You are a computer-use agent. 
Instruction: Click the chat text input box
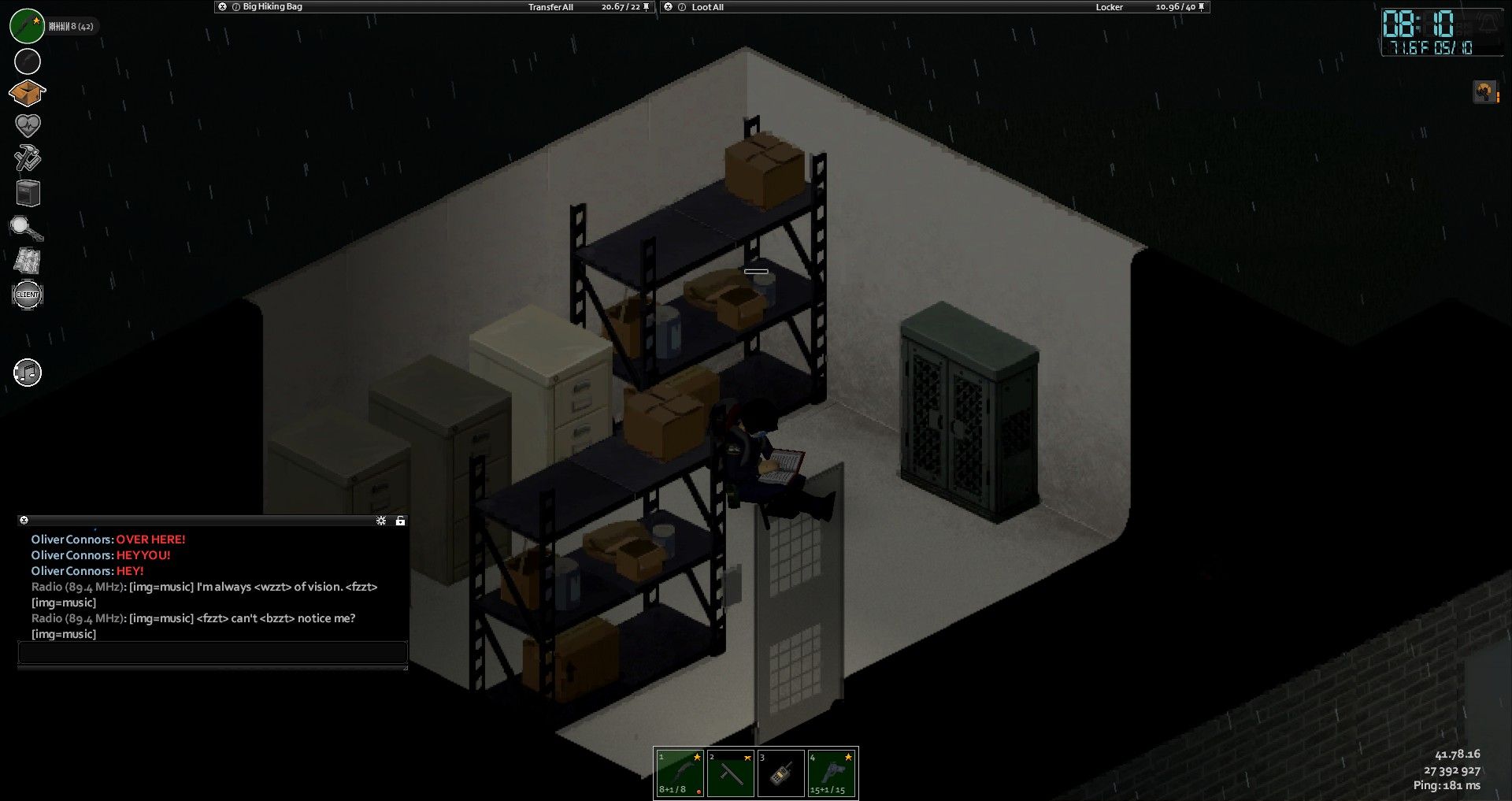pyautogui.click(x=212, y=652)
